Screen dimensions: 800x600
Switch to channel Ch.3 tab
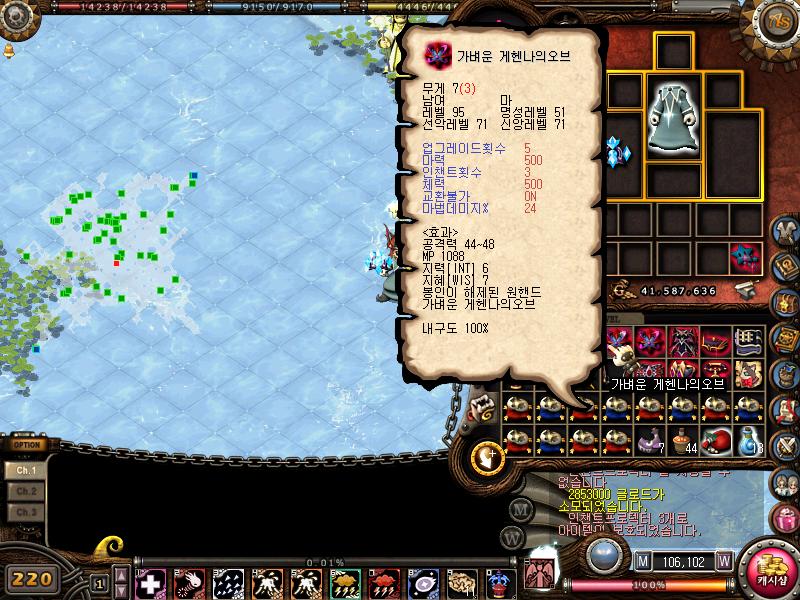tap(27, 512)
